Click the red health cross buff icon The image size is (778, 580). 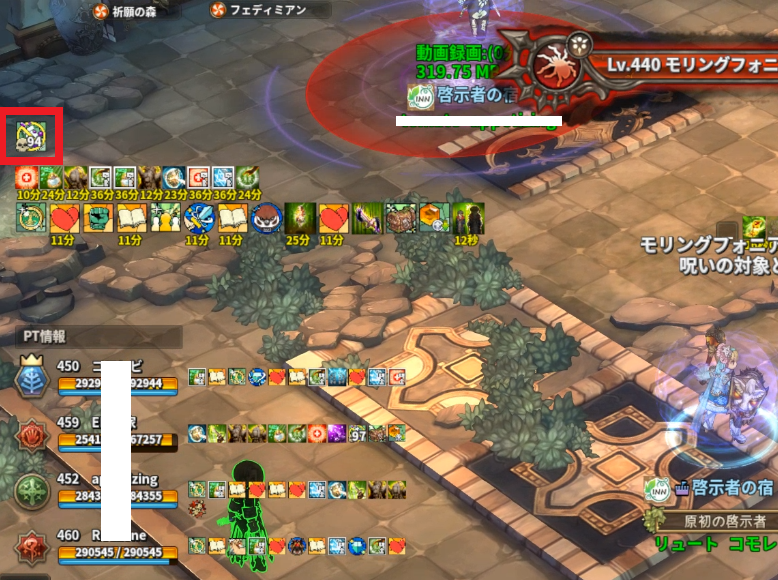(25, 179)
